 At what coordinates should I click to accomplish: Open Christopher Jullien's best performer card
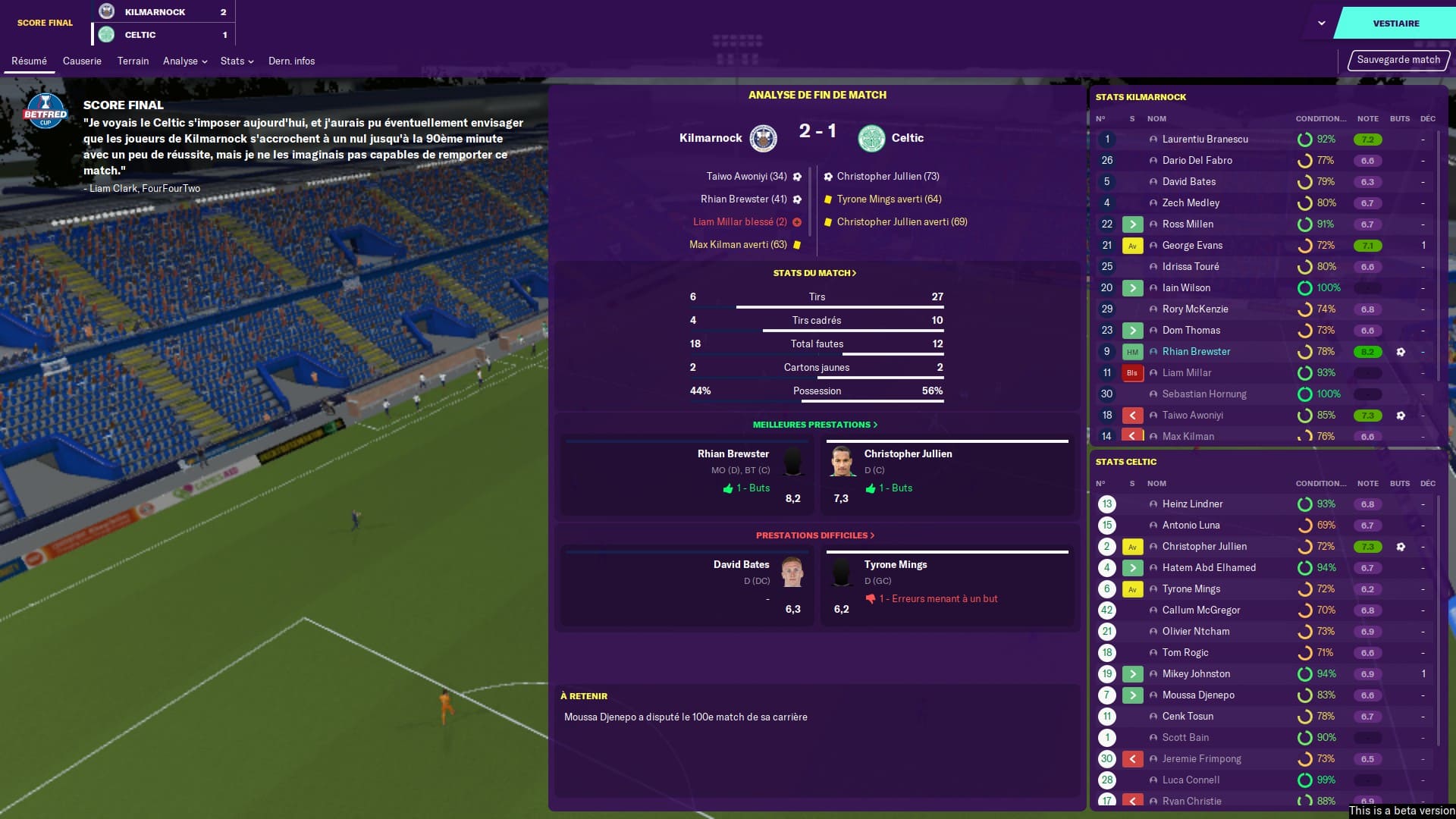(x=946, y=475)
